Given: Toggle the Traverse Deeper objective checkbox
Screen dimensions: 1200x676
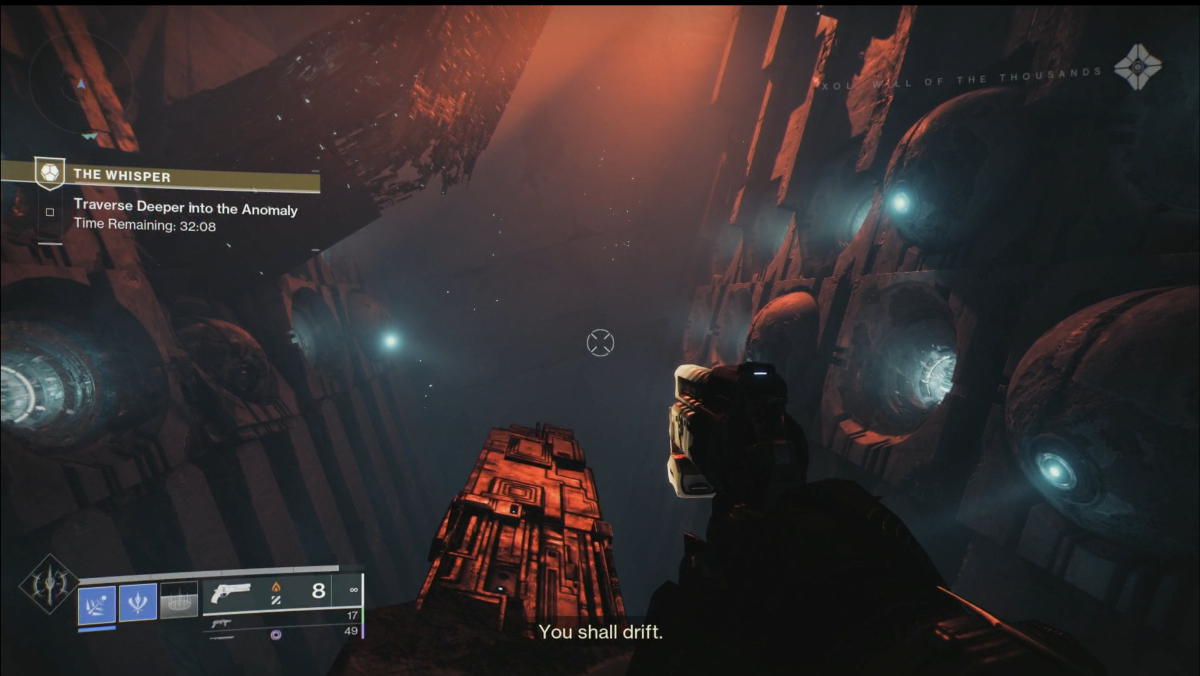Looking at the screenshot, I should (50, 211).
